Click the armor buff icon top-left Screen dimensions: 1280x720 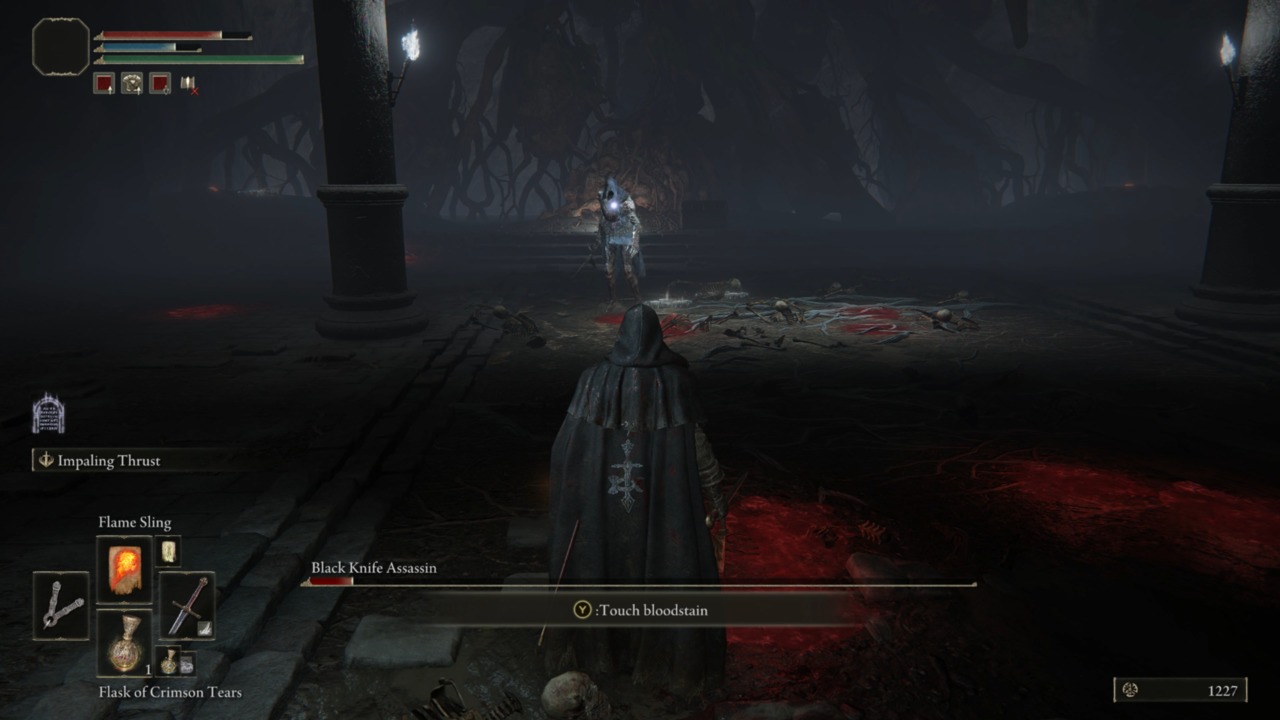(x=130, y=84)
